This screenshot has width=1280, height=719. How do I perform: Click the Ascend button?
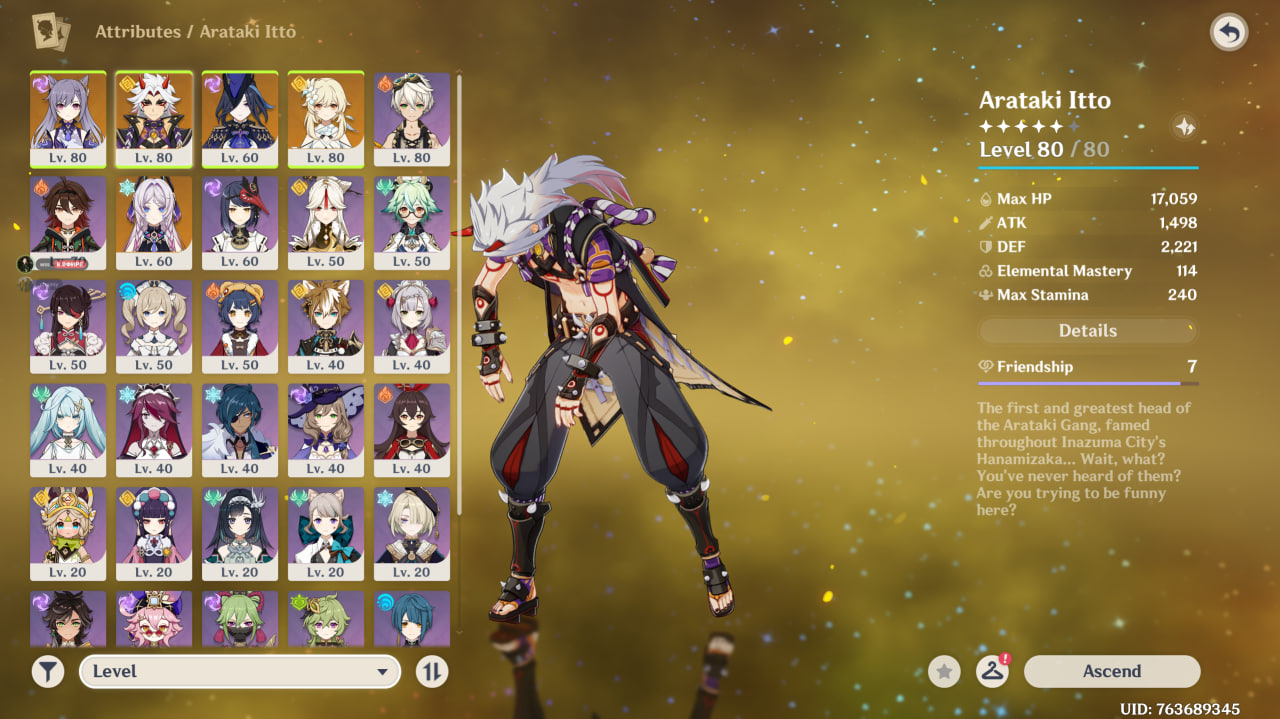(1111, 671)
